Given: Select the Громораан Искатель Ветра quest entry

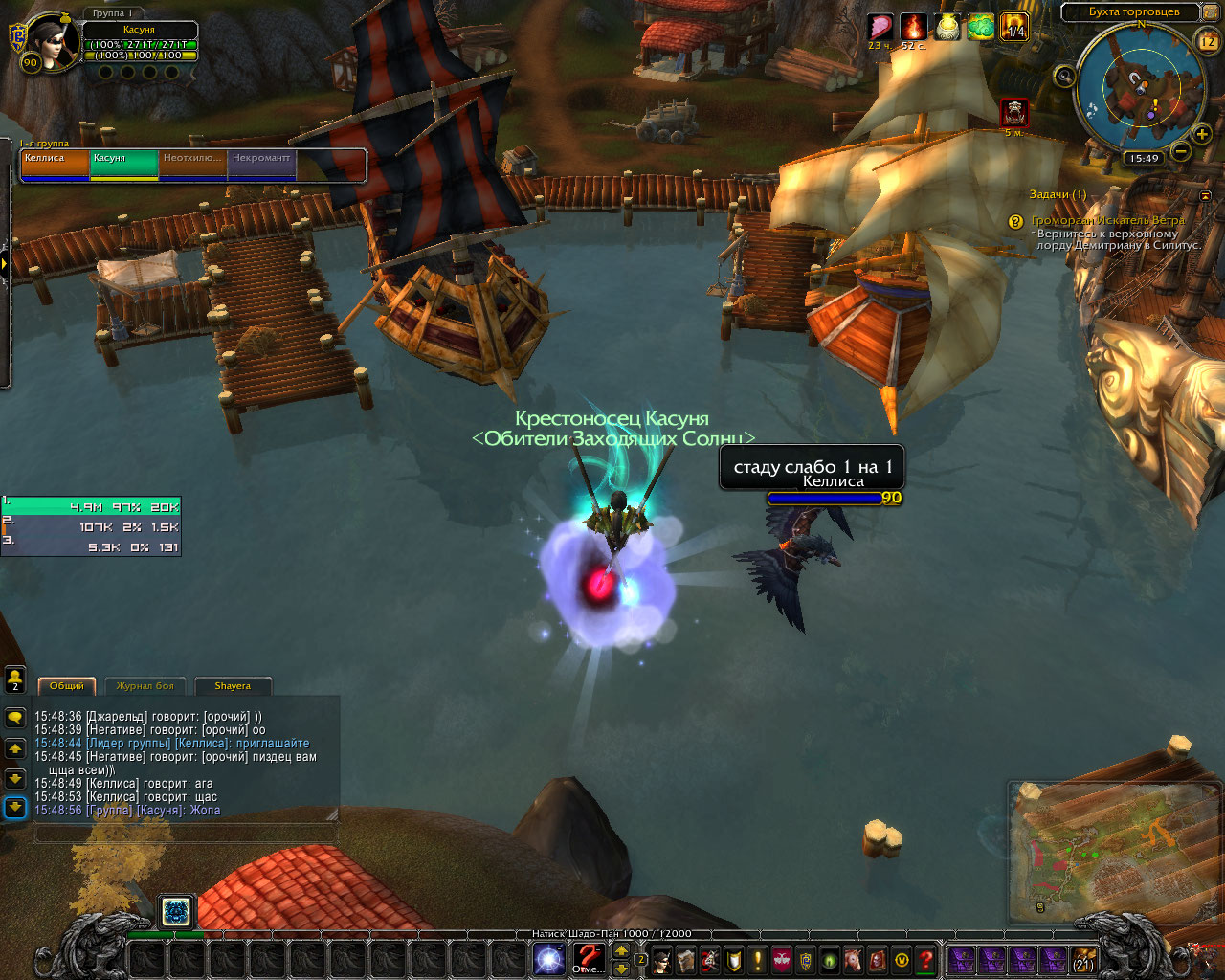Looking at the screenshot, I should [x=1107, y=221].
